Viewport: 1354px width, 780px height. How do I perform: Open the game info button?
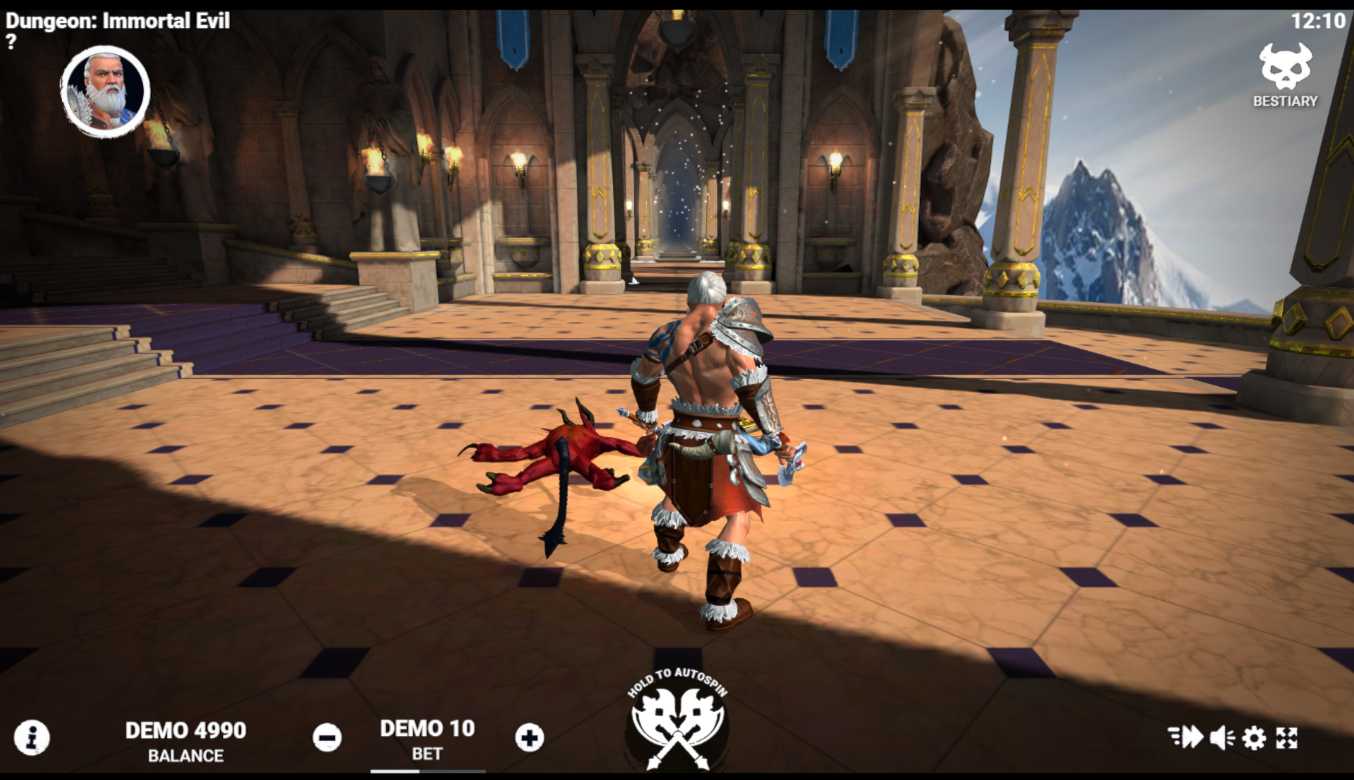click(x=32, y=738)
